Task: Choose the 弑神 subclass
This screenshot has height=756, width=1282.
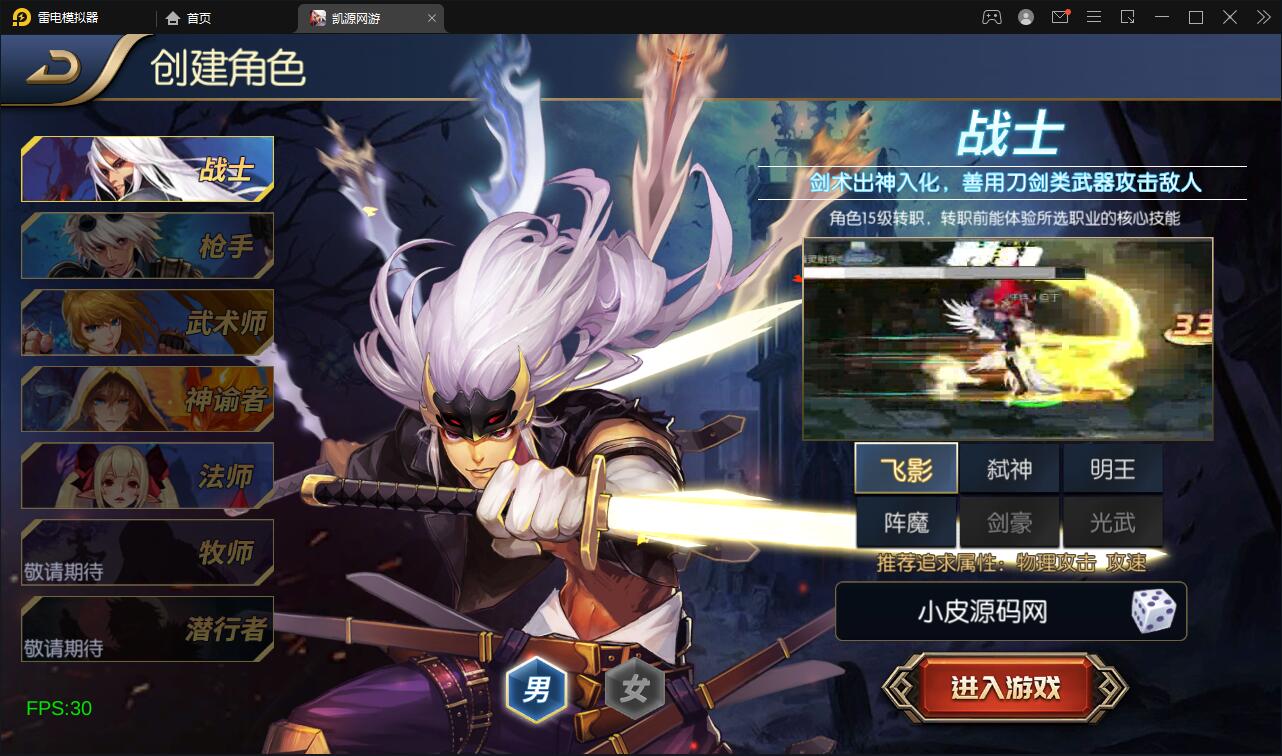Action: click(1009, 467)
